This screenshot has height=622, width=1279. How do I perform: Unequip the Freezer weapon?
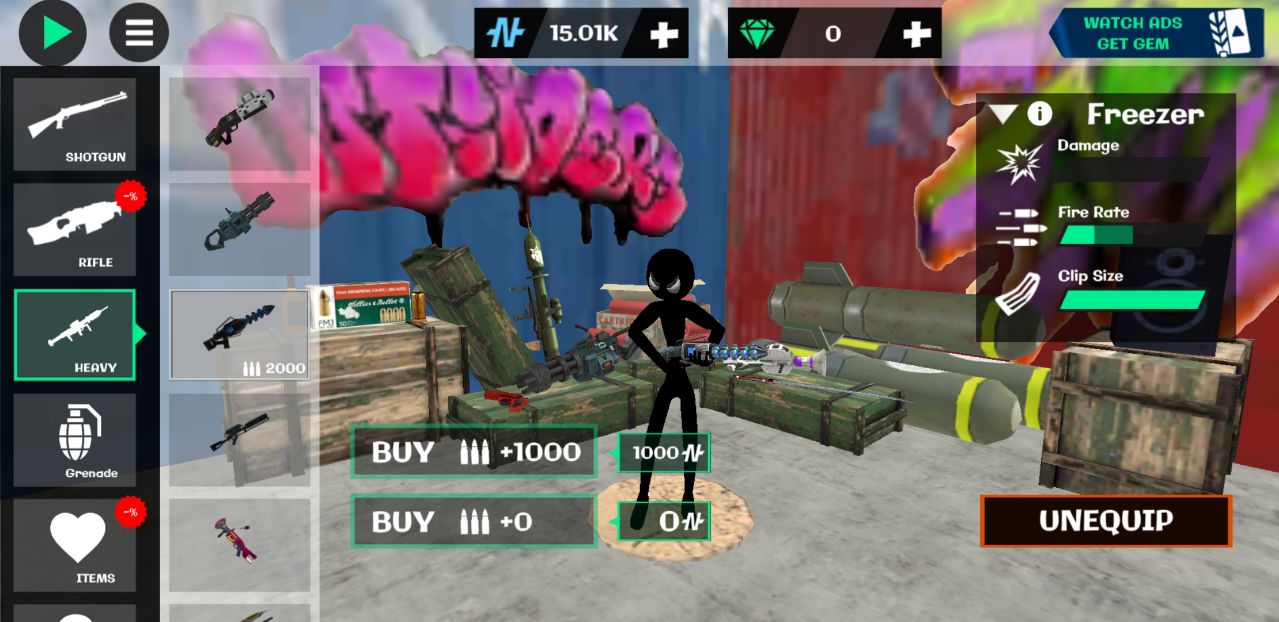click(1105, 521)
